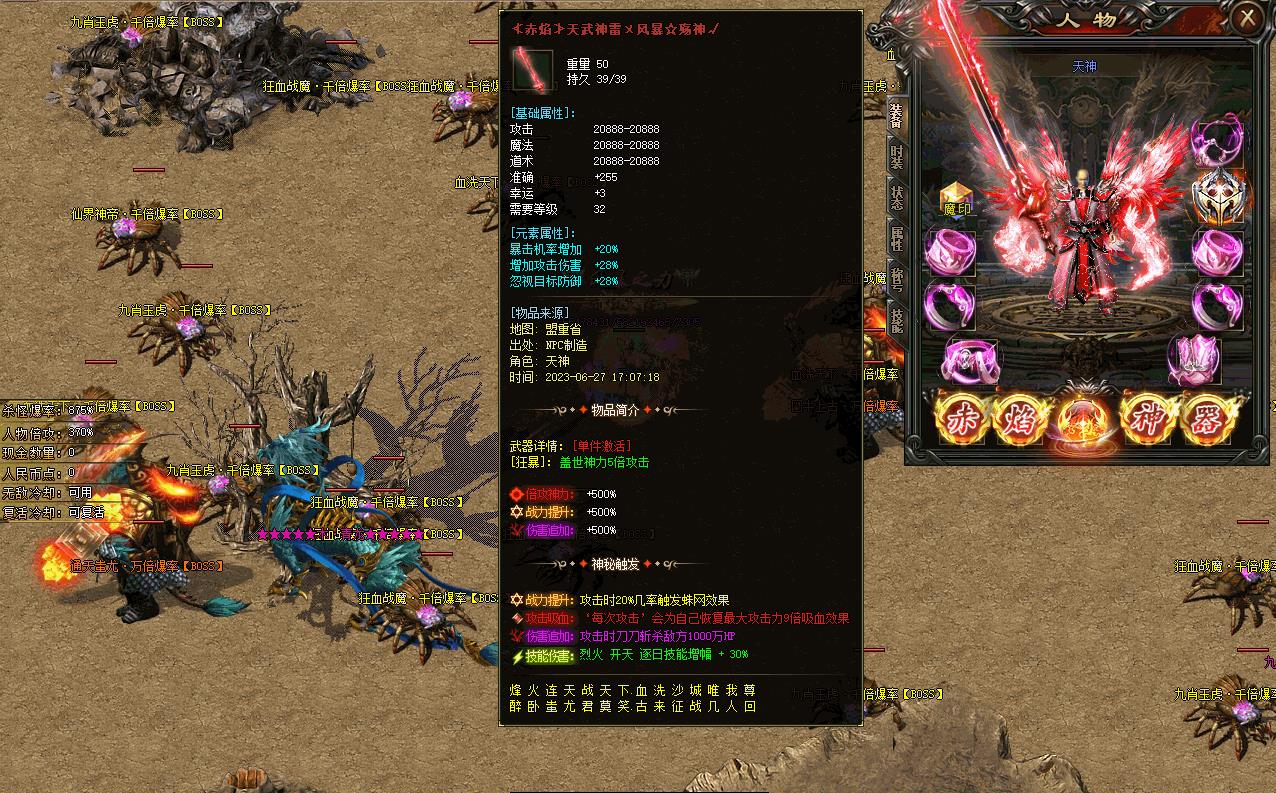Switch to the 装备 equipment tab
Screen dimensions: 1276x793
point(896,114)
